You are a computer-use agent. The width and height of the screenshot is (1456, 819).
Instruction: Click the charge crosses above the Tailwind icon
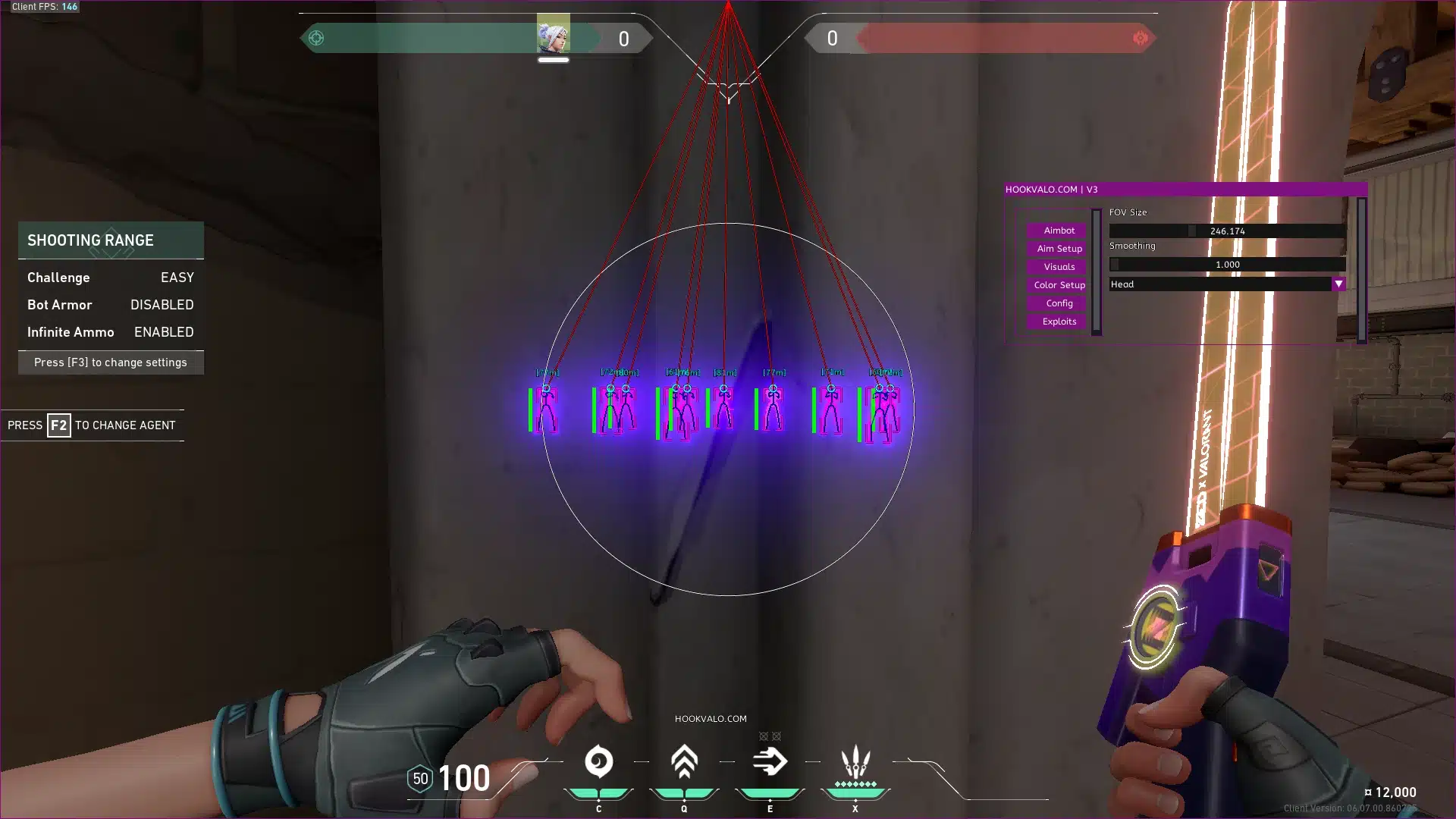[769, 736]
